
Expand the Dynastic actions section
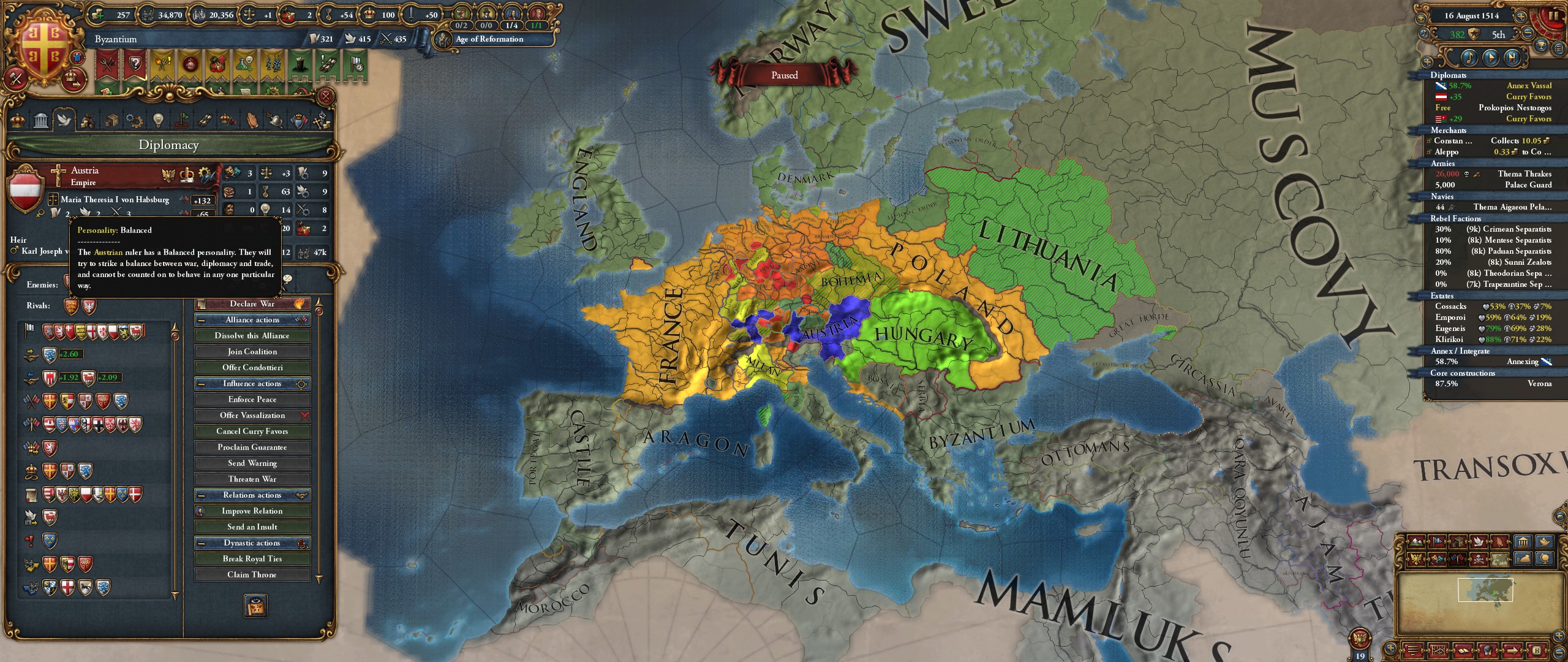[x=252, y=542]
